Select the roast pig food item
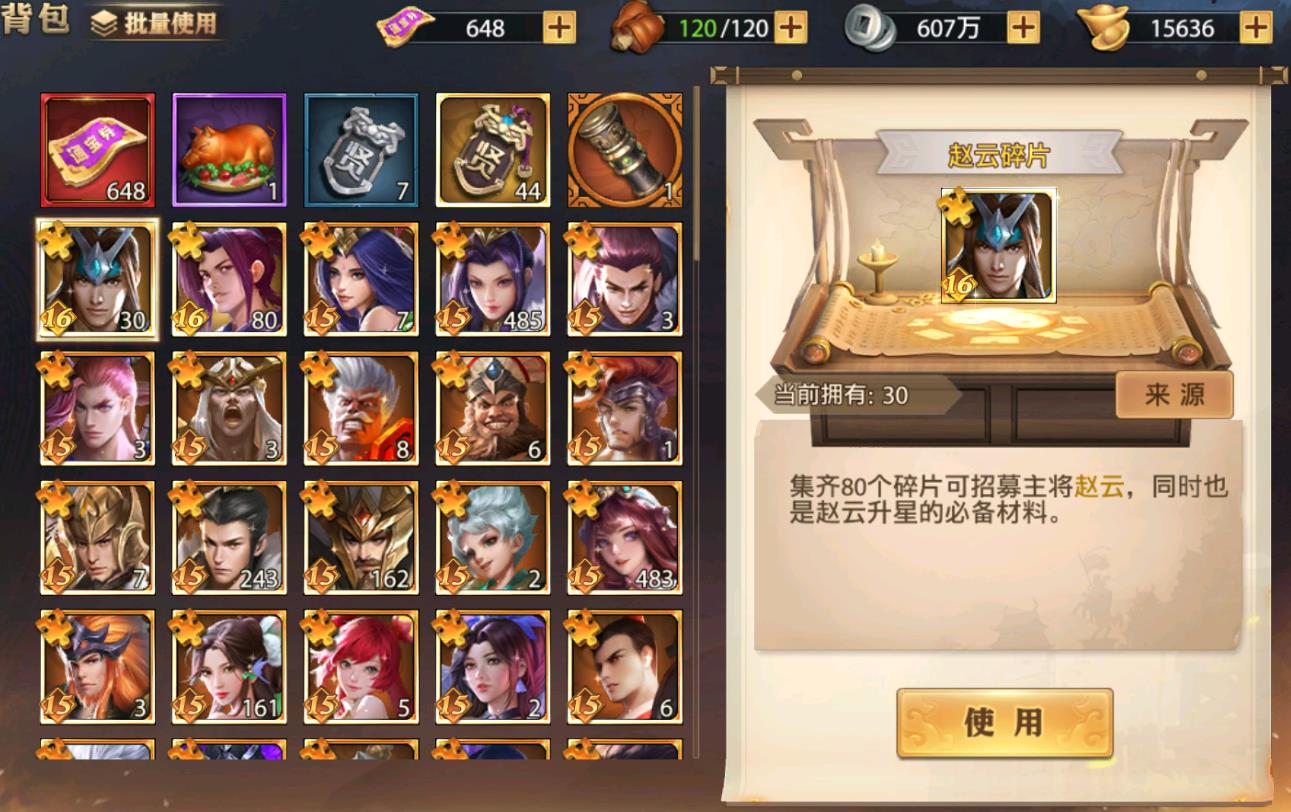1291x812 pixels. tap(229, 148)
